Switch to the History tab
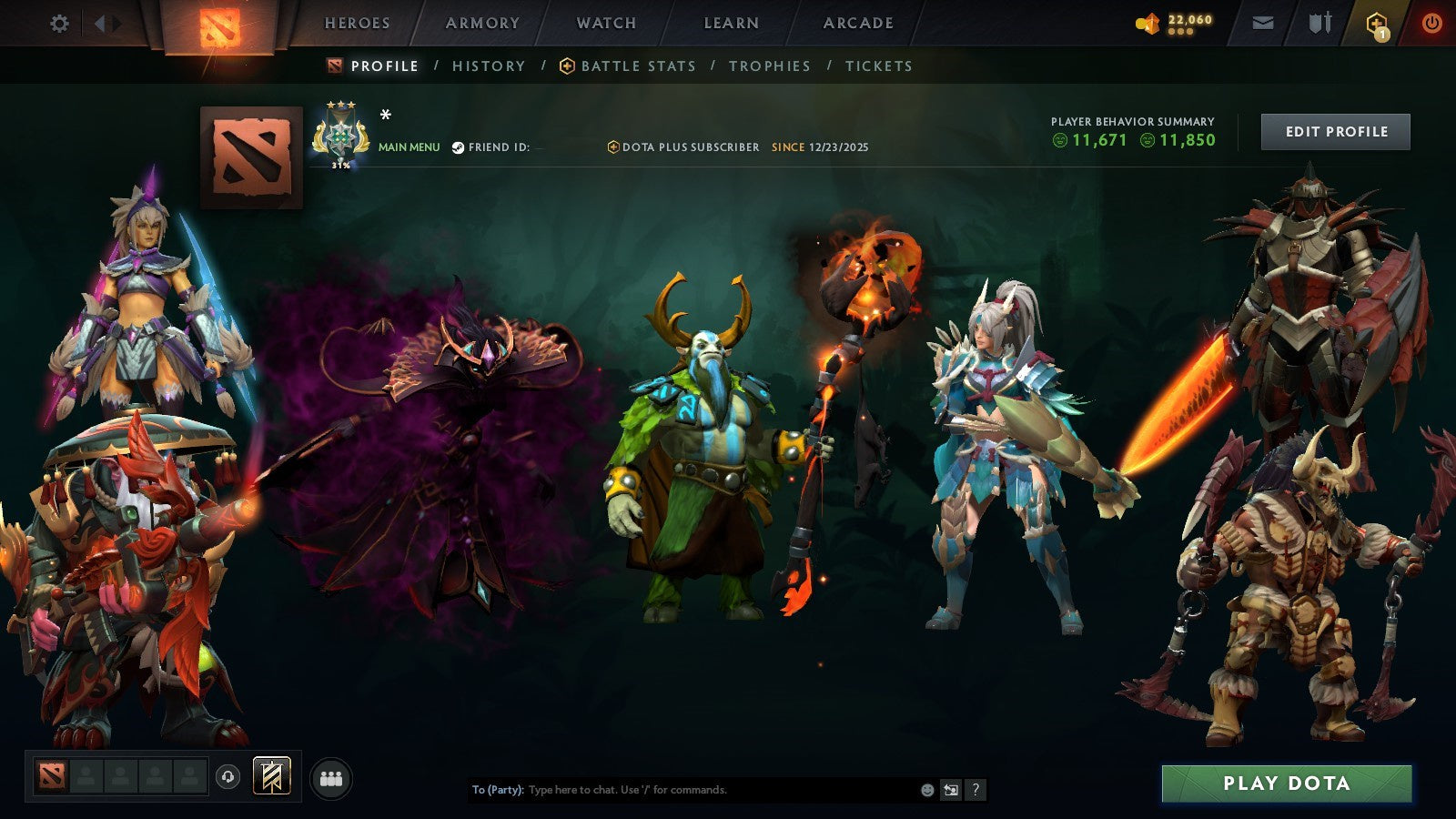 click(488, 66)
